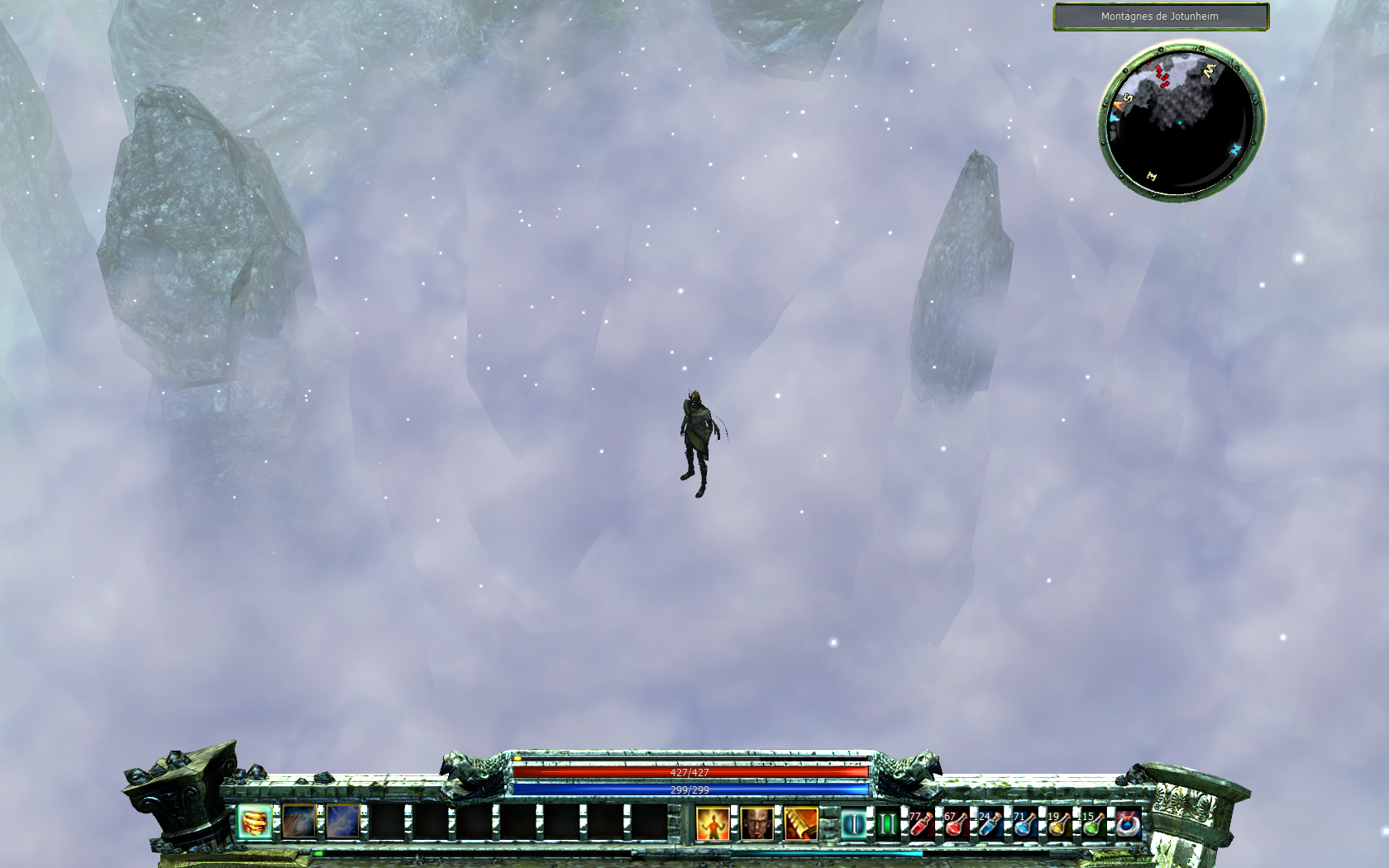
Task: Use the lightning bolt skill
Action: point(343,823)
